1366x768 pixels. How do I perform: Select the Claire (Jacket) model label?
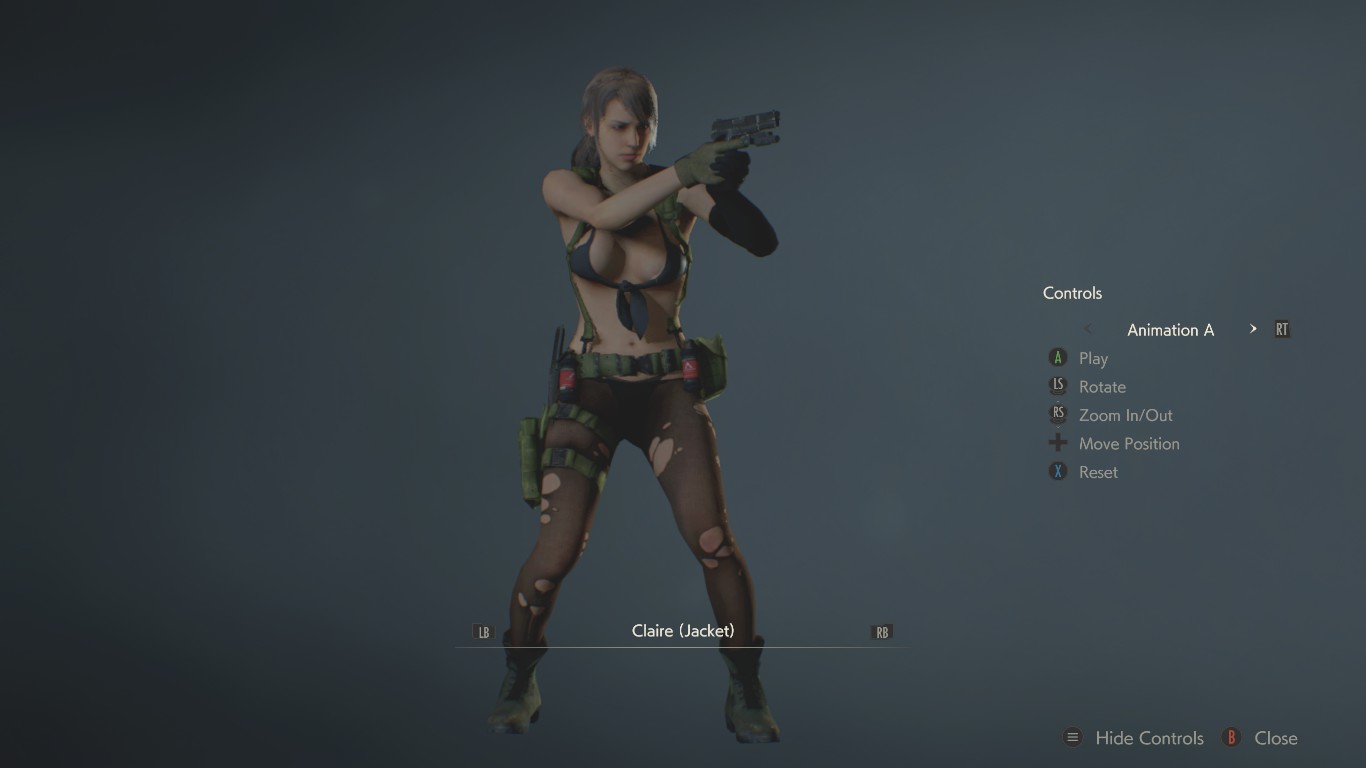[683, 631]
